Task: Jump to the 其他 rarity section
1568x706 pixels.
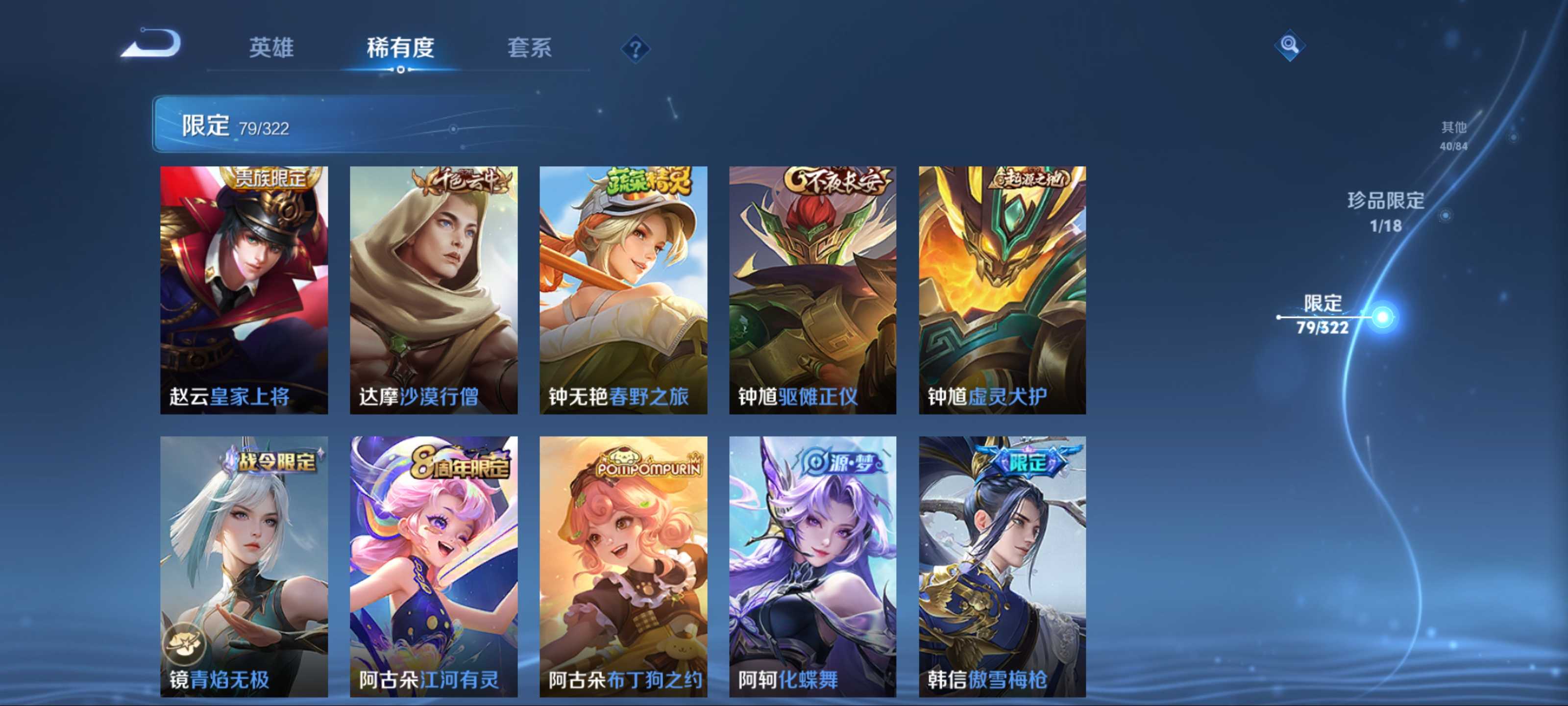Action: [1453, 135]
